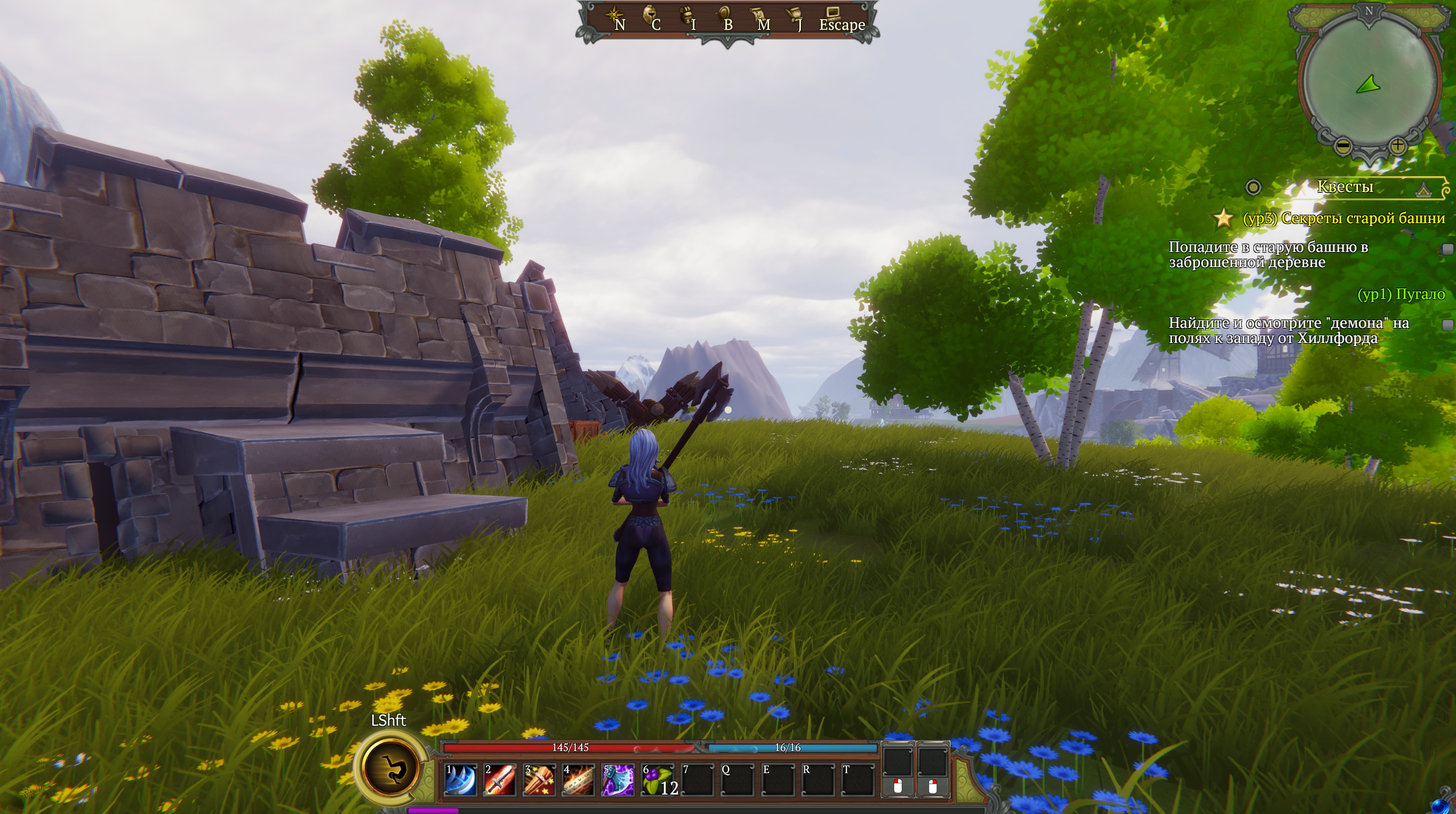Collapse the Квесты quest tracker panel
The height and width of the screenshot is (814, 1456).
(x=1424, y=189)
